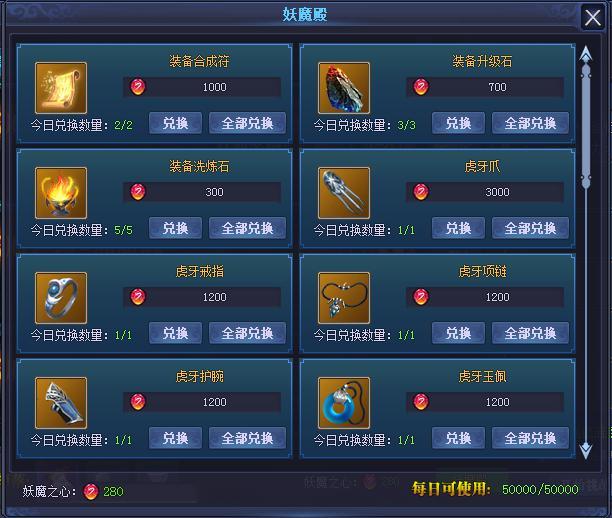Exchange all 装备升级石
The height and width of the screenshot is (518, 612).
tap(530, 123)
